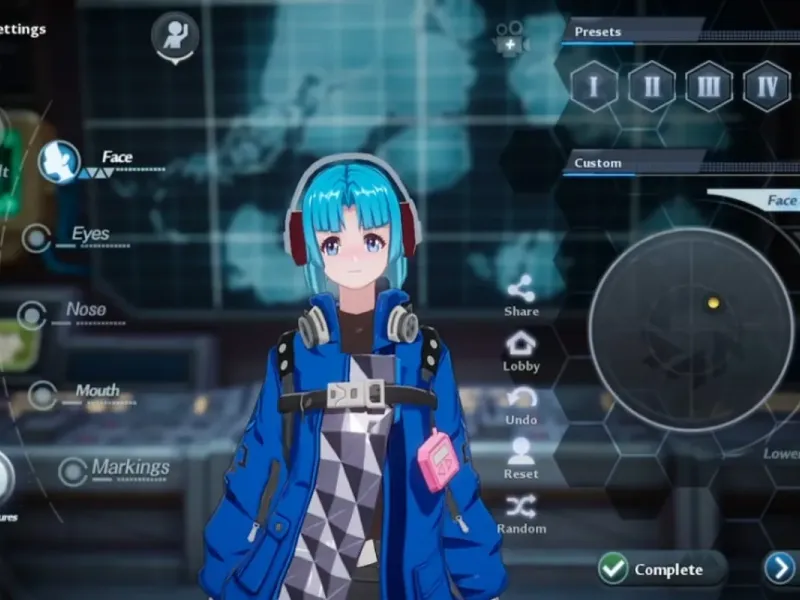
Task: Select the Nose category
Action: pos(33,315)
